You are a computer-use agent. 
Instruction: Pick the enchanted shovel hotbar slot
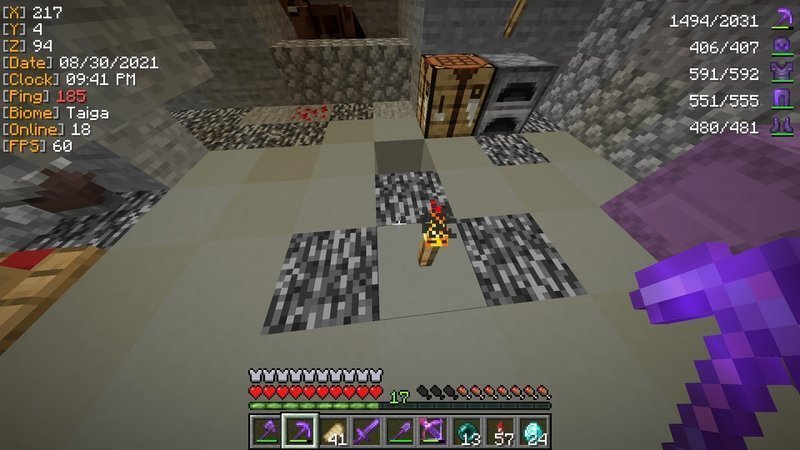[400, 430]
